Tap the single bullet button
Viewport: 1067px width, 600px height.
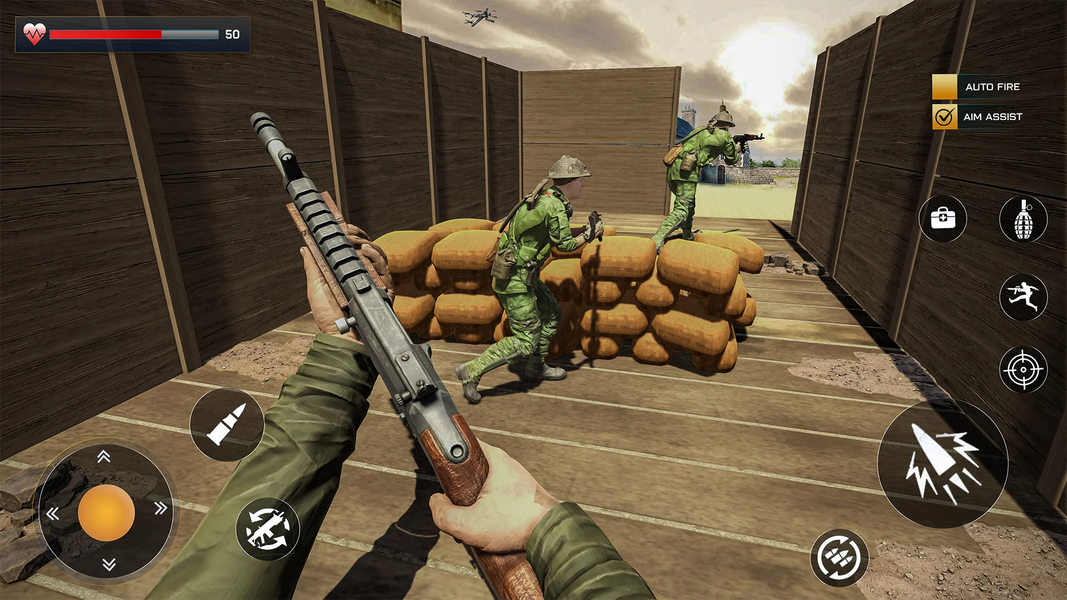pyautogui.click(x=226, y=425)
